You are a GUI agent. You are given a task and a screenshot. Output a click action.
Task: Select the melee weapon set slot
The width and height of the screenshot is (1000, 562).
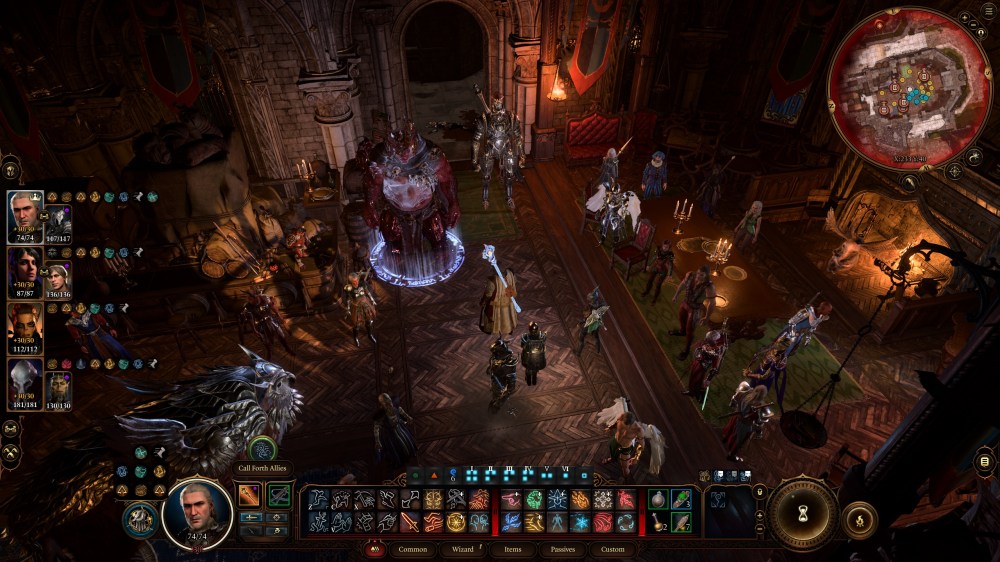(249, 495)
